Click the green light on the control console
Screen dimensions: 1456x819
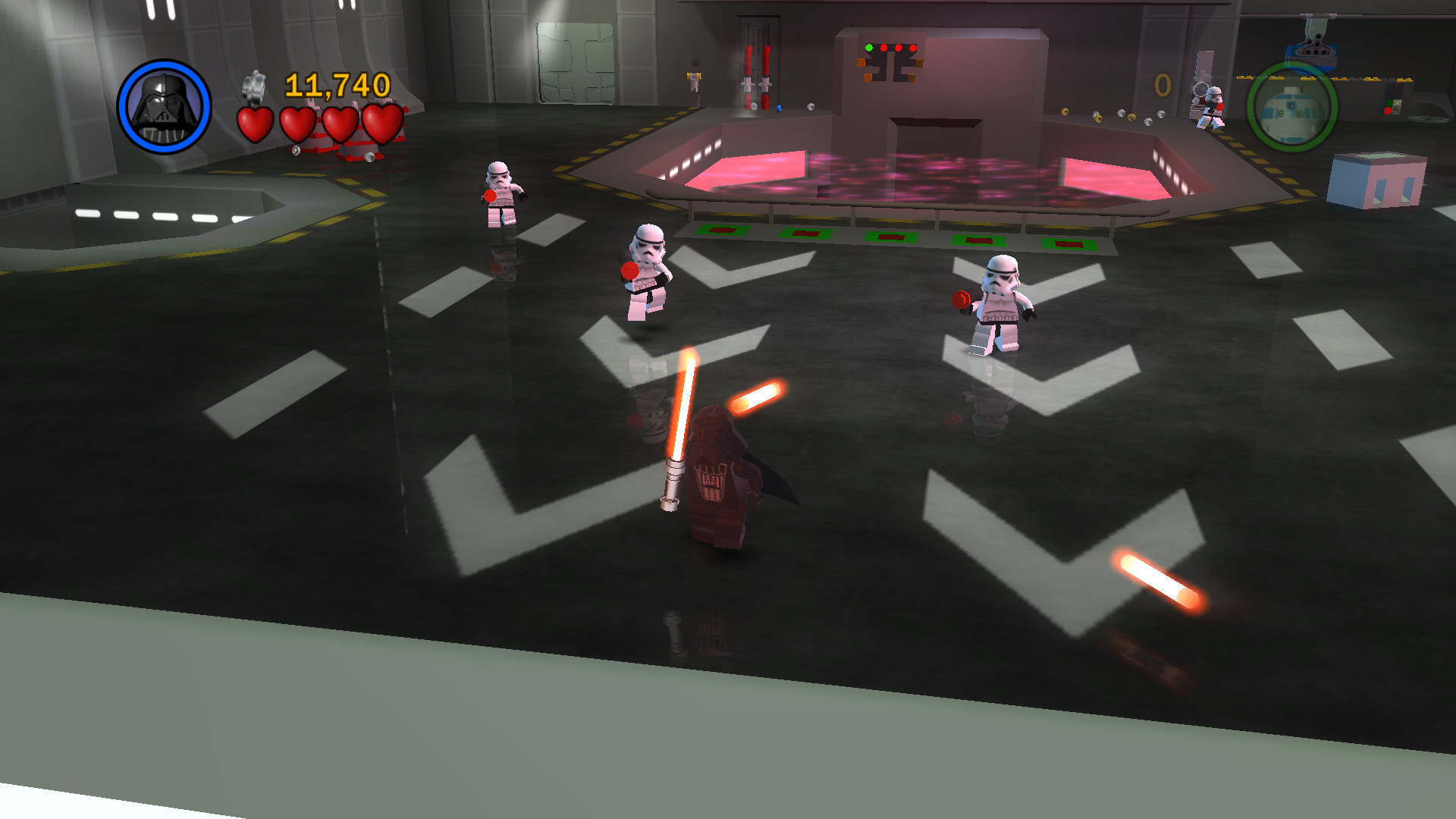868,47
